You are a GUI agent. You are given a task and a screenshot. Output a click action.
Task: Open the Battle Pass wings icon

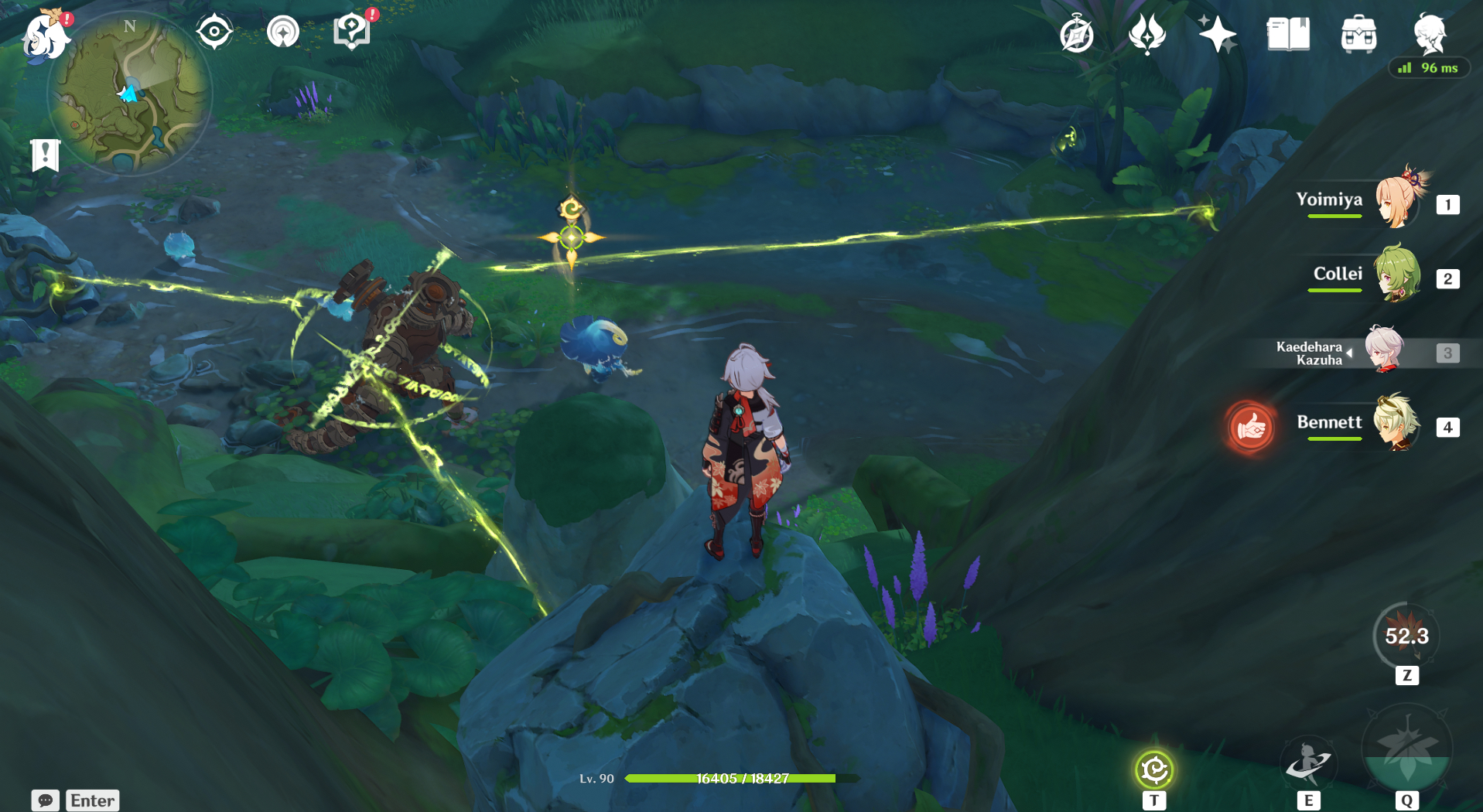click(x=1146, y=34)
